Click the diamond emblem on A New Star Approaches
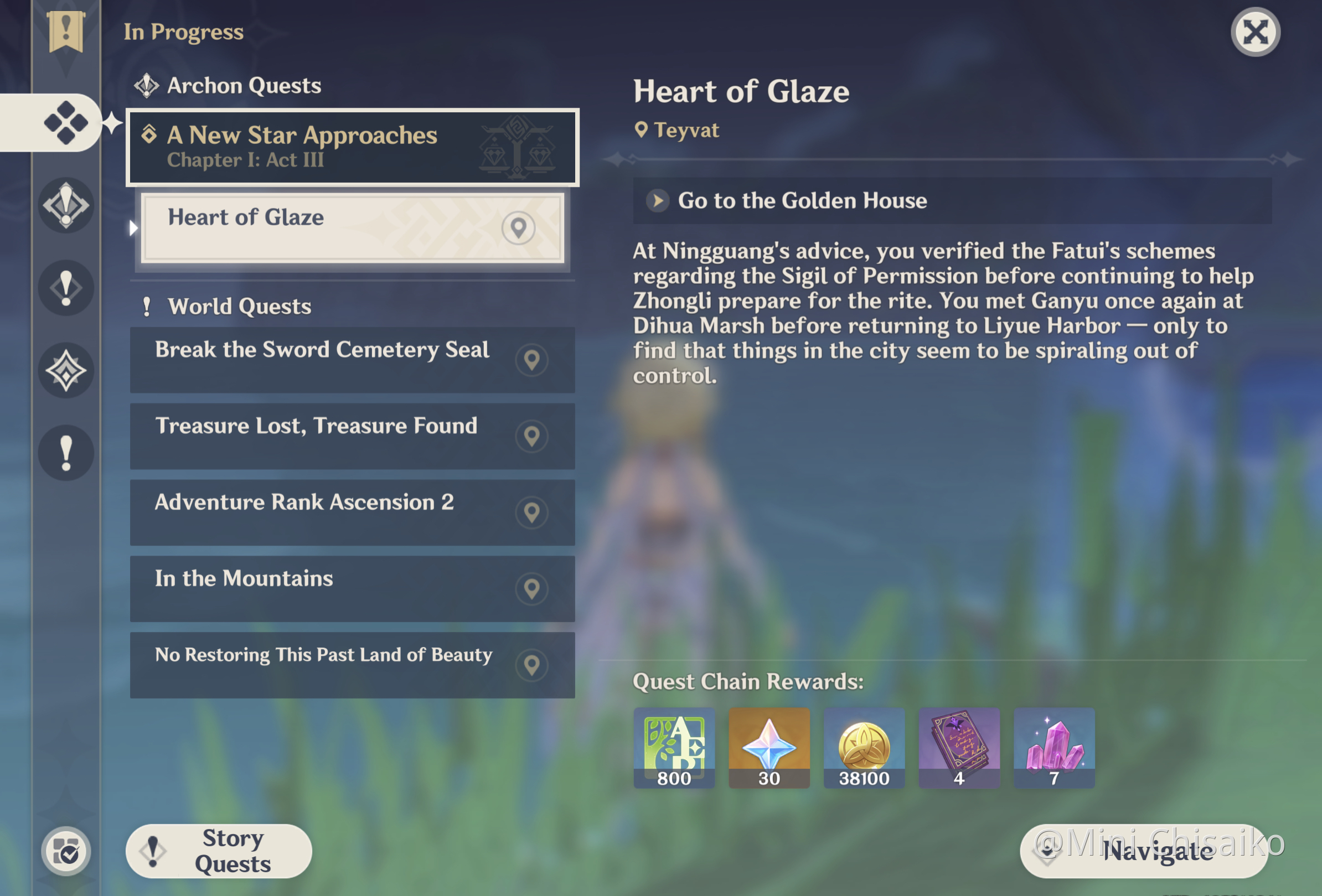The image size is (1322, 896). (149, 135)
